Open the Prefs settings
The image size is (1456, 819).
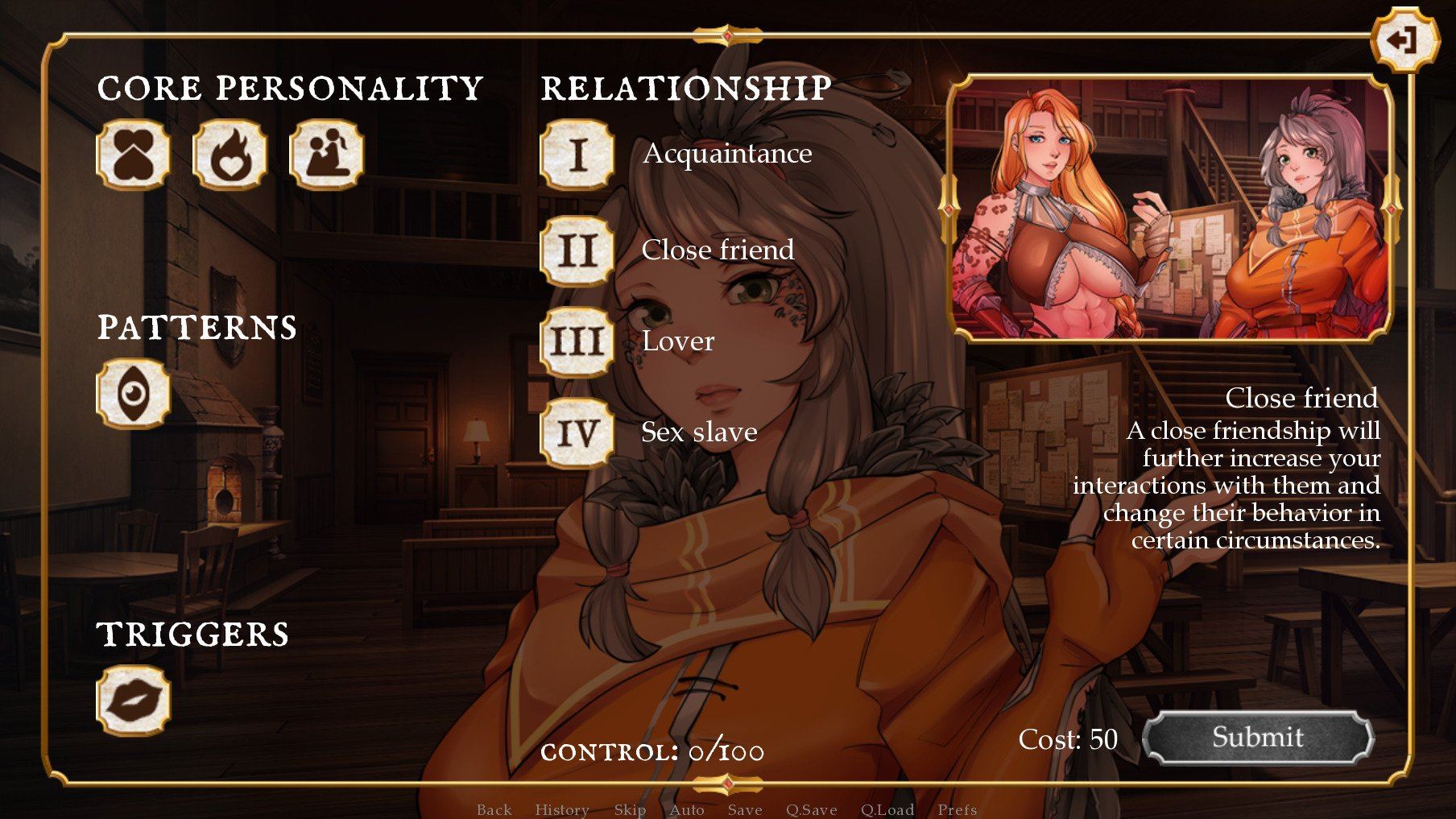[x=957, y=809]
